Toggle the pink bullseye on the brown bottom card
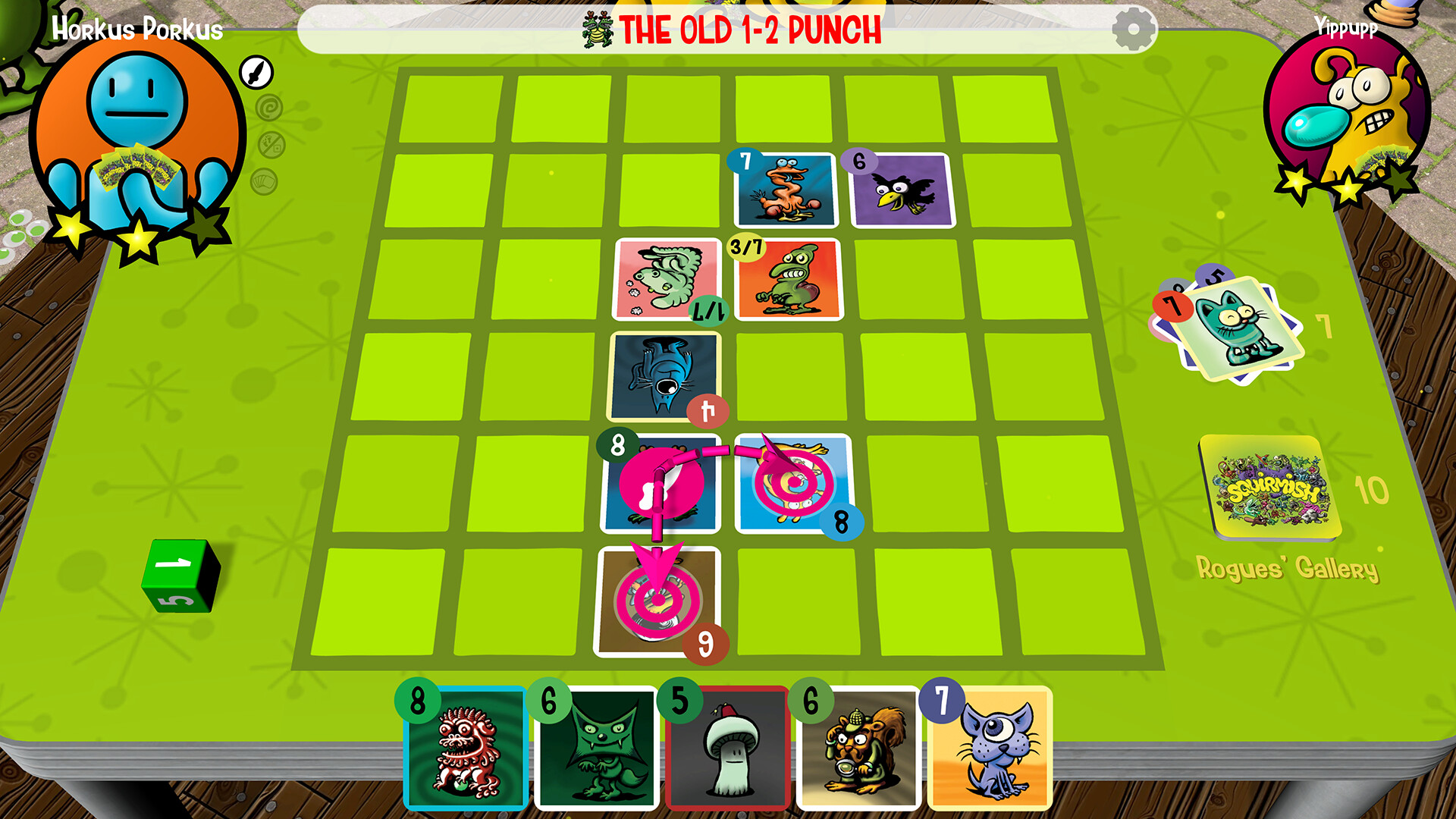This screenshot has width=1456, height=819. coord(657,601)
